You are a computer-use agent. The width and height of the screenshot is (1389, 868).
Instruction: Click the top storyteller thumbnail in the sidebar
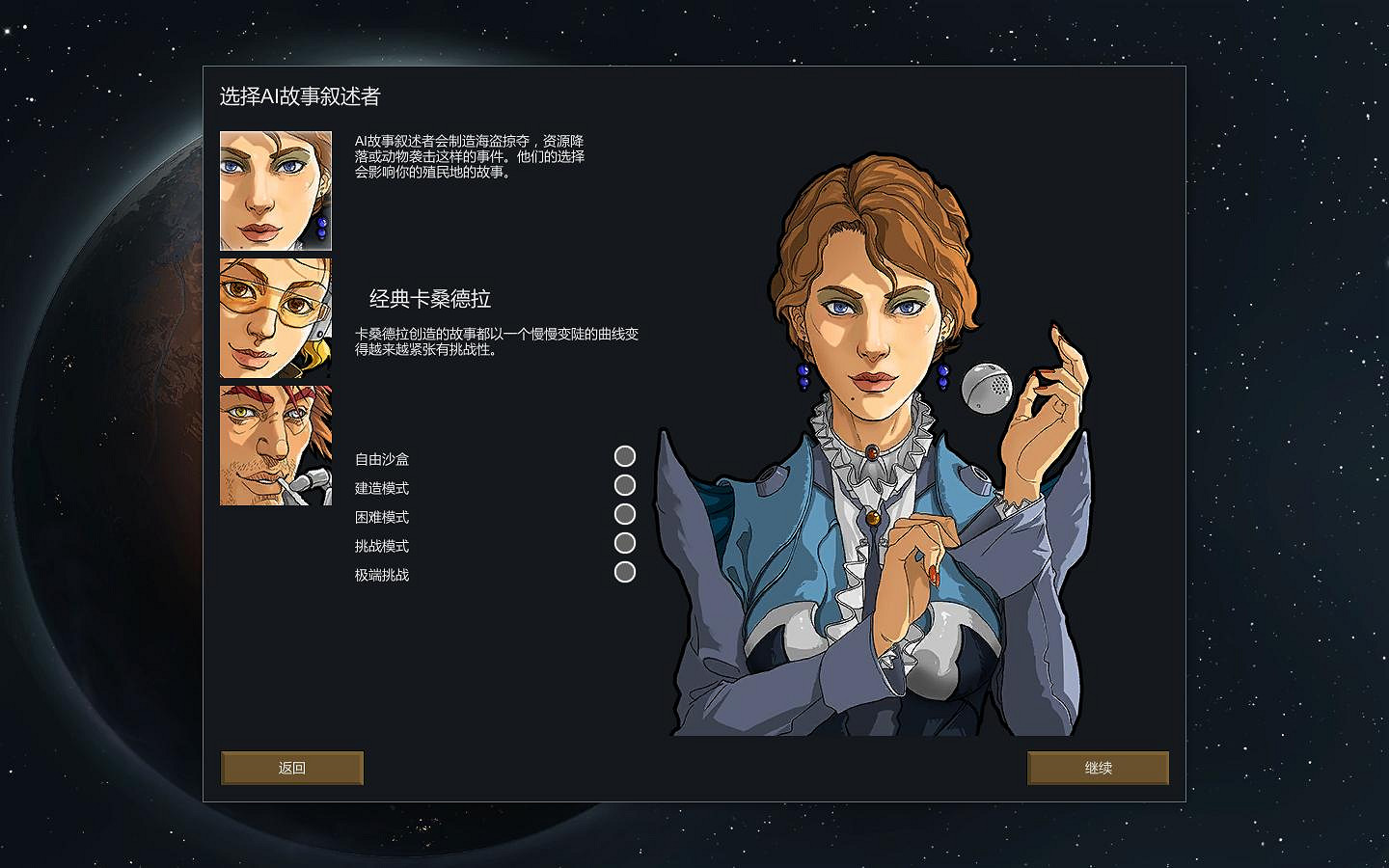coord(275,190)
